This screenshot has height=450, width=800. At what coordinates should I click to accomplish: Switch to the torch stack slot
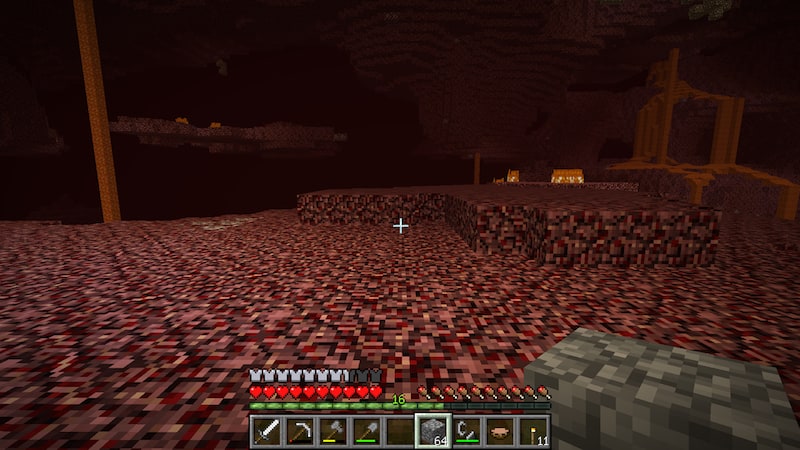point(532,431)
